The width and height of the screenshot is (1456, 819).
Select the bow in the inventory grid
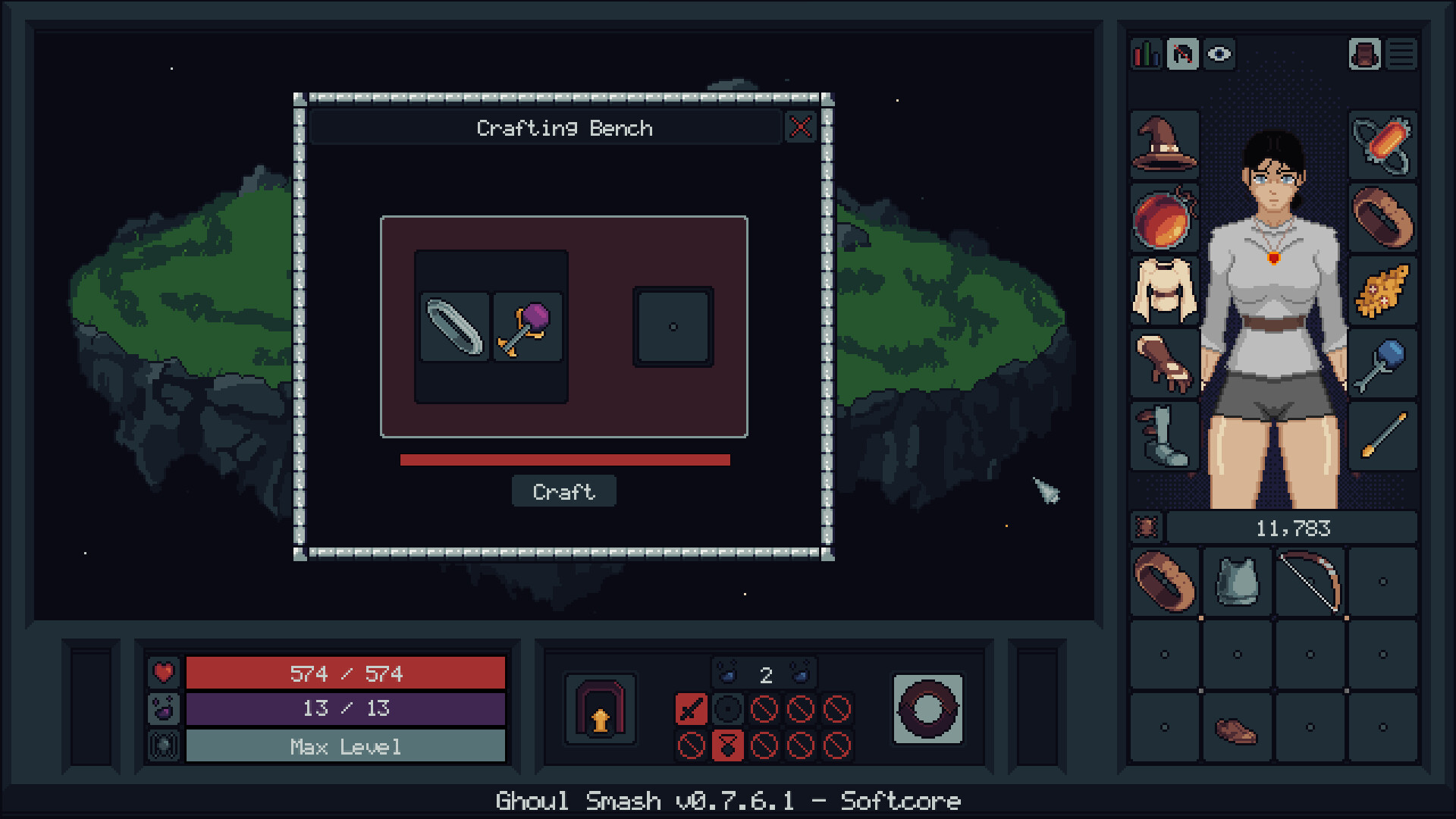1308,582
